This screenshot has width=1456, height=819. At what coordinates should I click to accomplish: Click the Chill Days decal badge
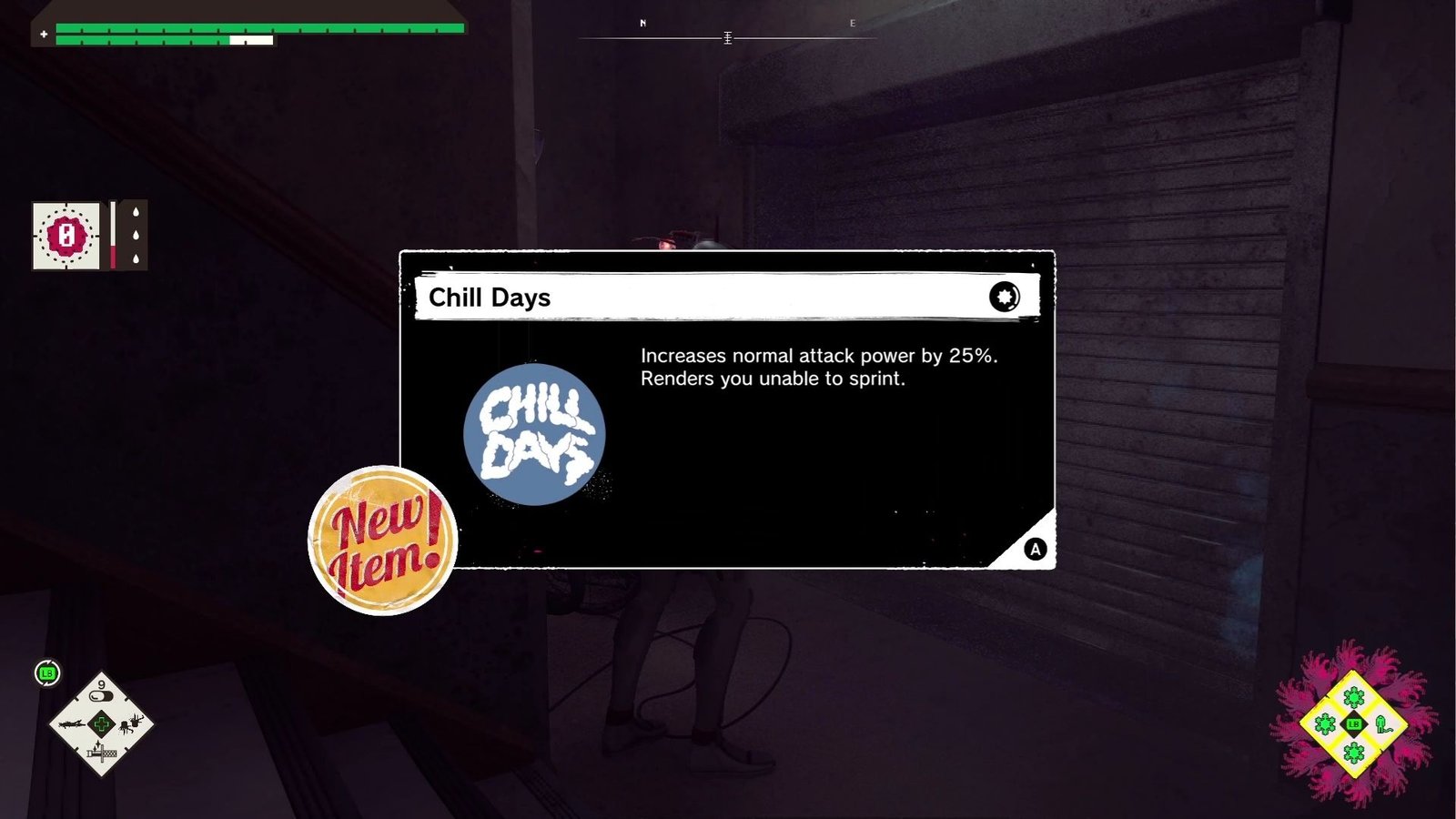click(x=534, y=434)
